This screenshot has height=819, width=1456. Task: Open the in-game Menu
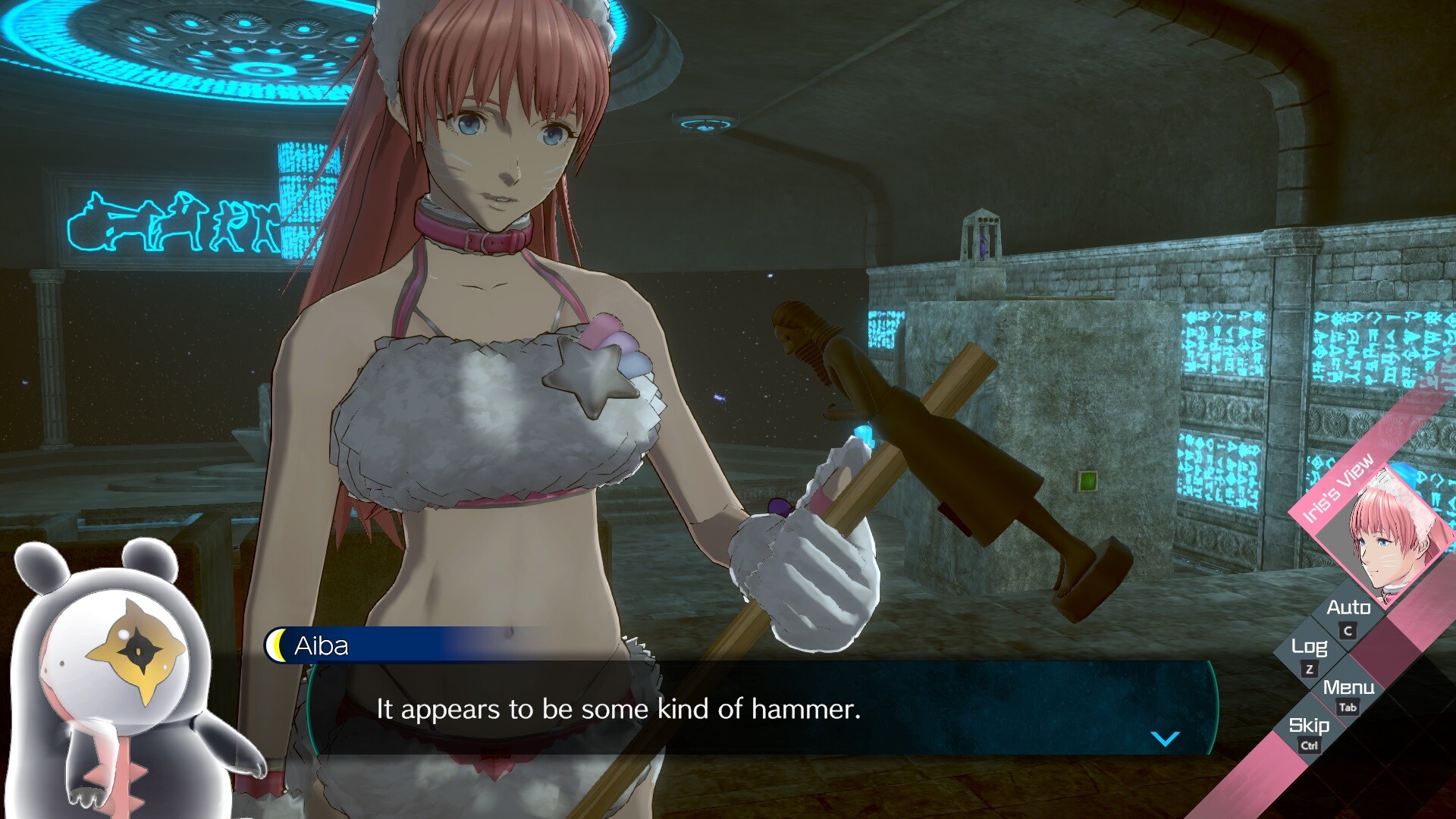pyautogui.click(x=1351, y=689)
